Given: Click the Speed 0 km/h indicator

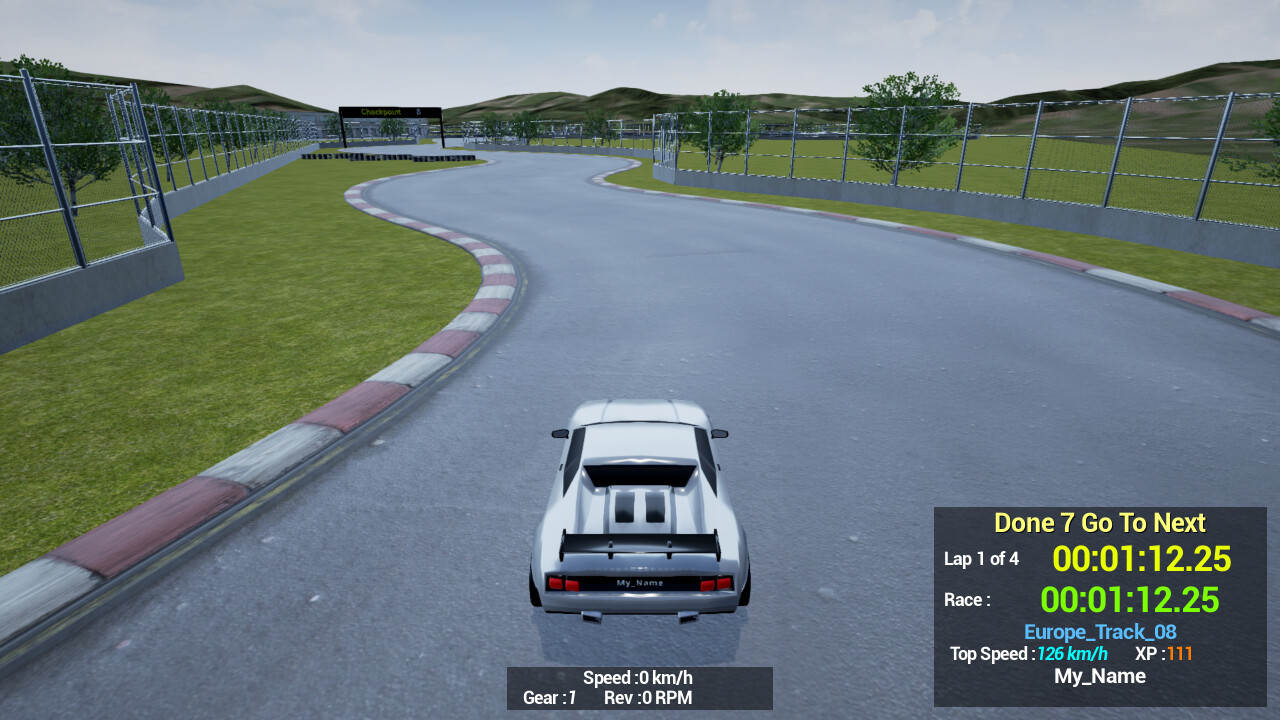Looking at the screenshot, I should point(636,677).
